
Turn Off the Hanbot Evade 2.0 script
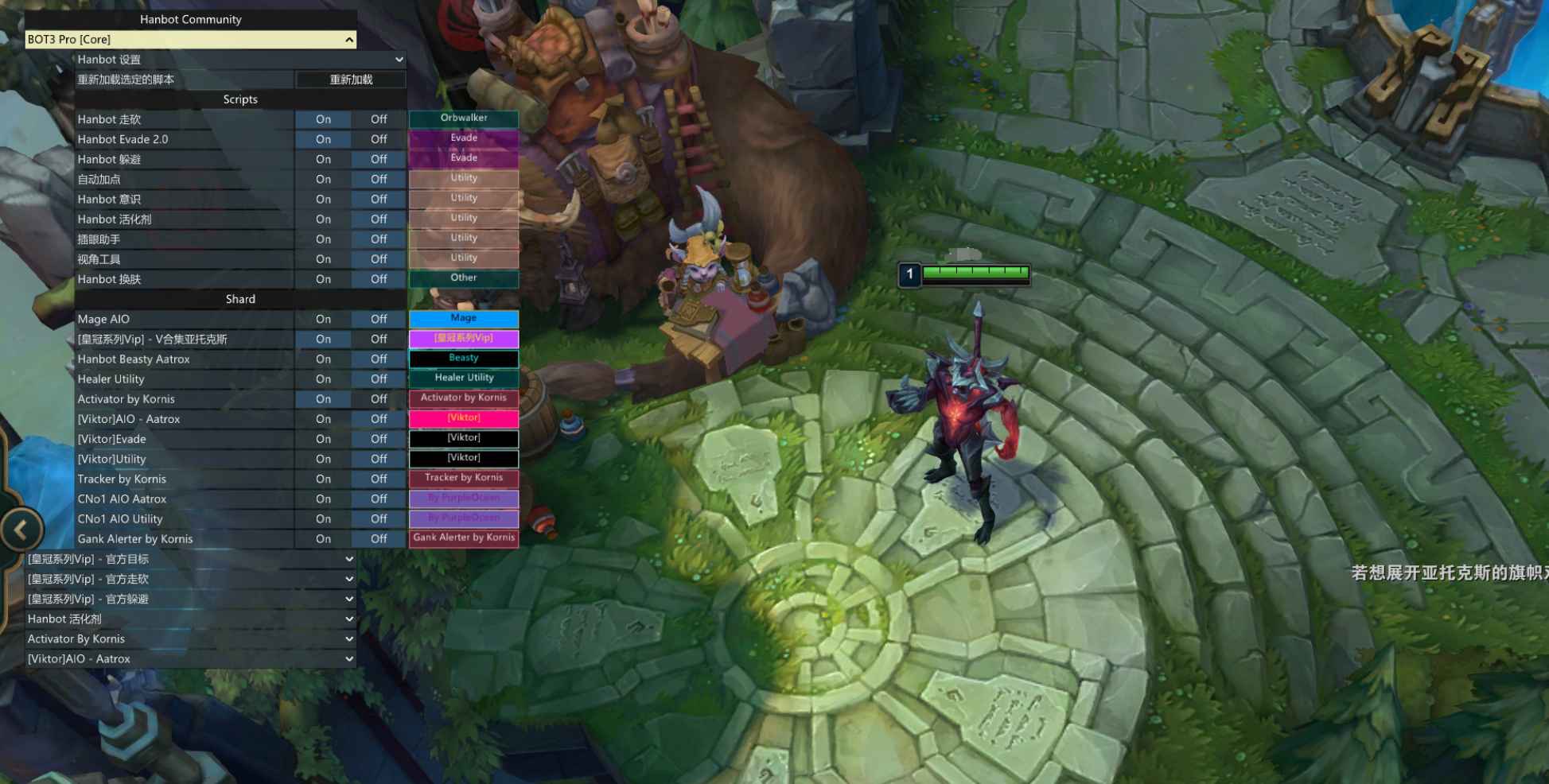point(379,139)
